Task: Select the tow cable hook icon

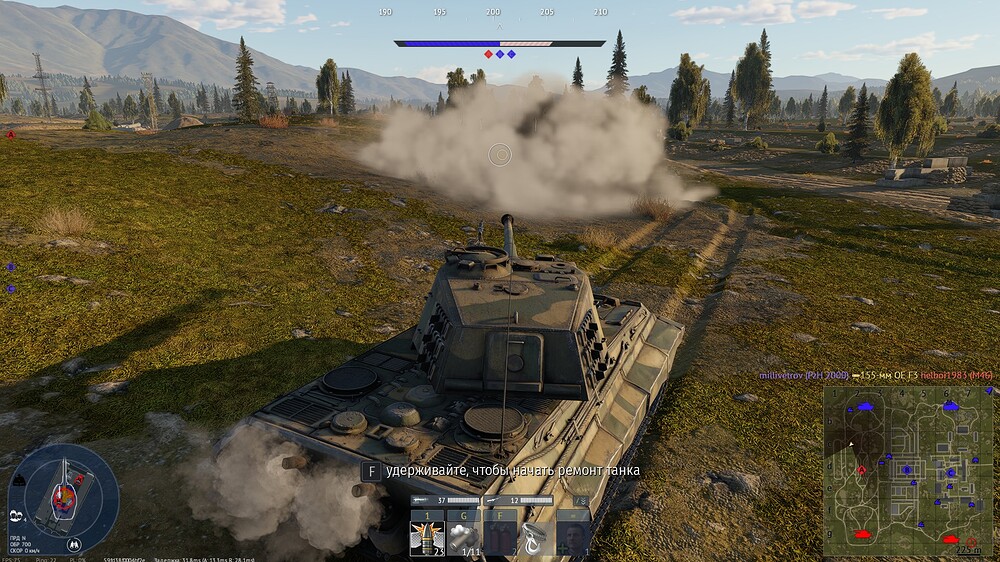Action: pos(537,538)
